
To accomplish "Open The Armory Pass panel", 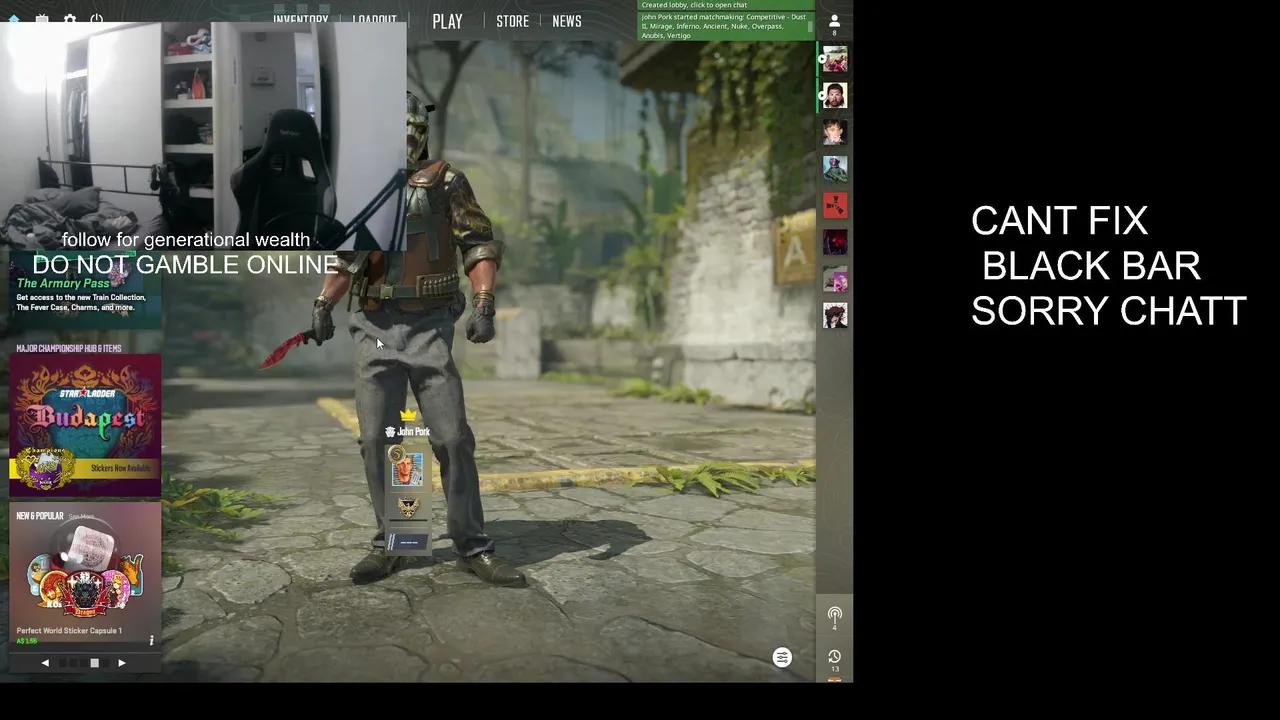I will (x=85, y=295).
